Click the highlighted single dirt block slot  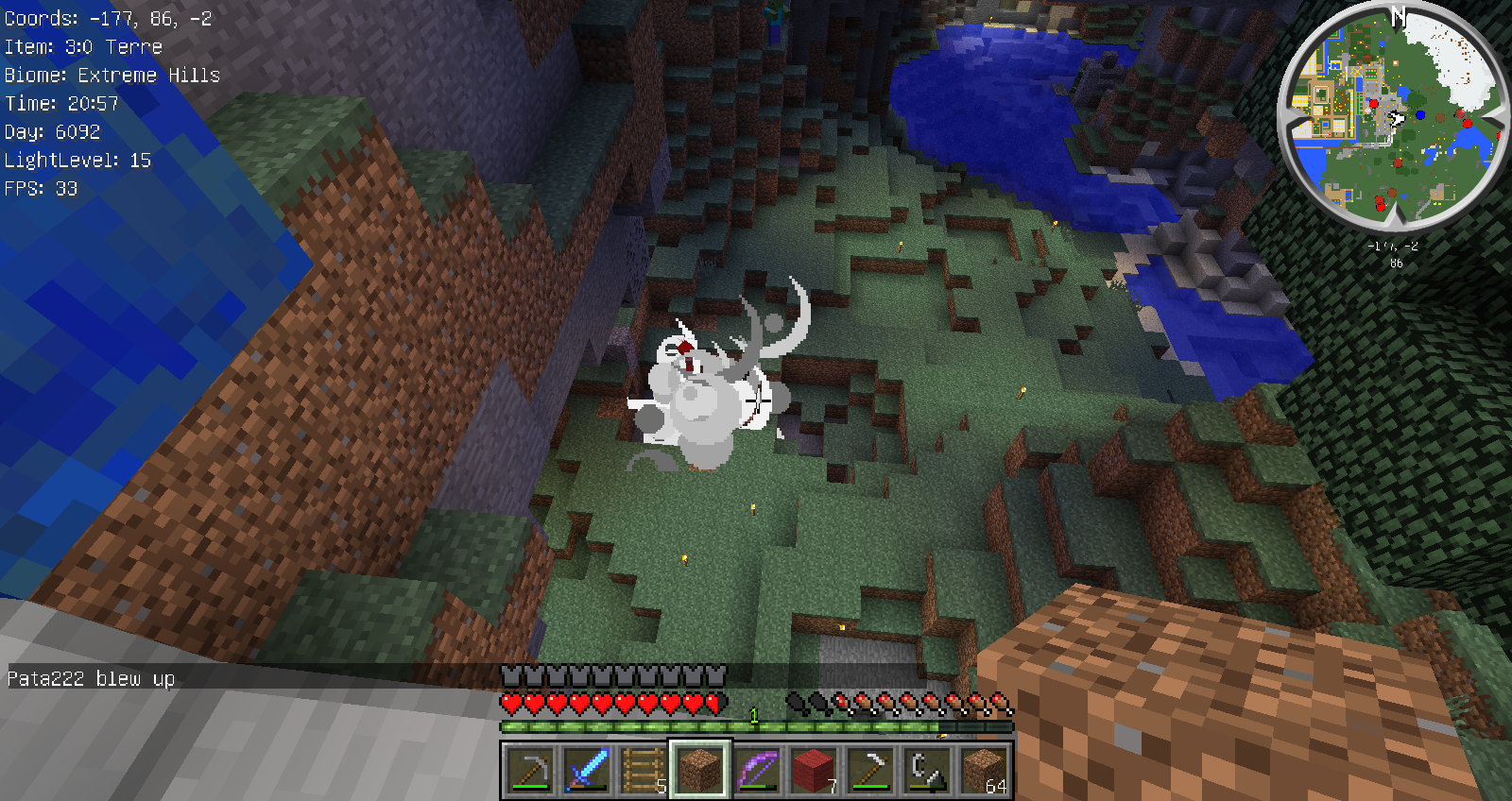[700, 770]
